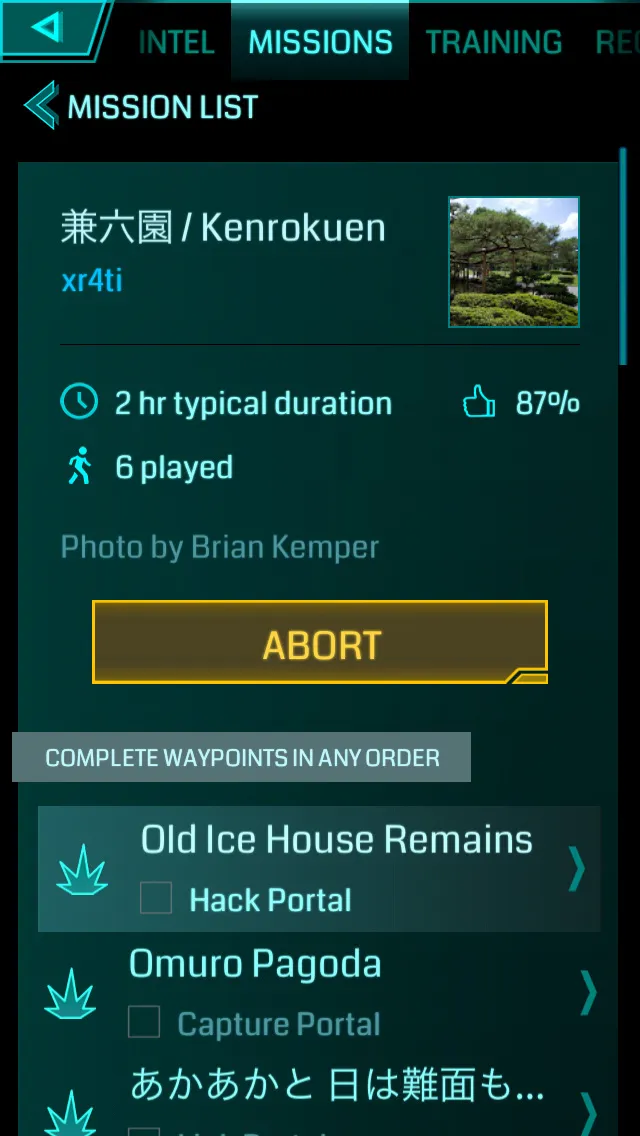This screenshot has height=1136, width=640.
Task: Select the MISSIONS tab
Action: click(x=320, y=42)
